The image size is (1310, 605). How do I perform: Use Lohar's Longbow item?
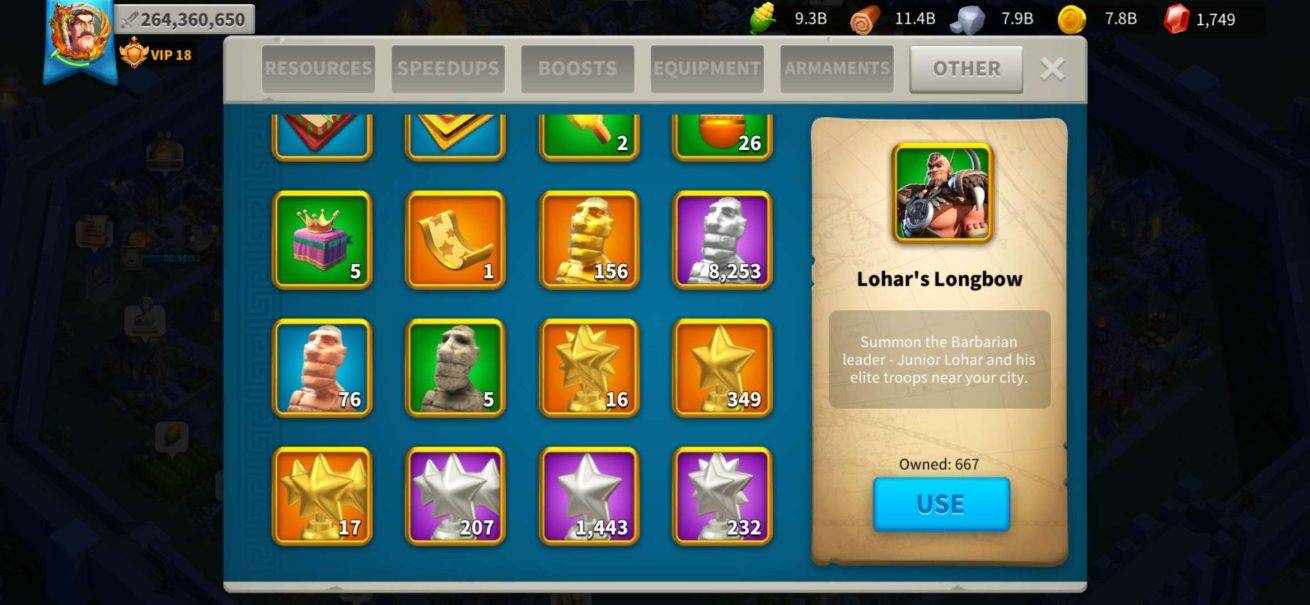click(x=941, y=504)
